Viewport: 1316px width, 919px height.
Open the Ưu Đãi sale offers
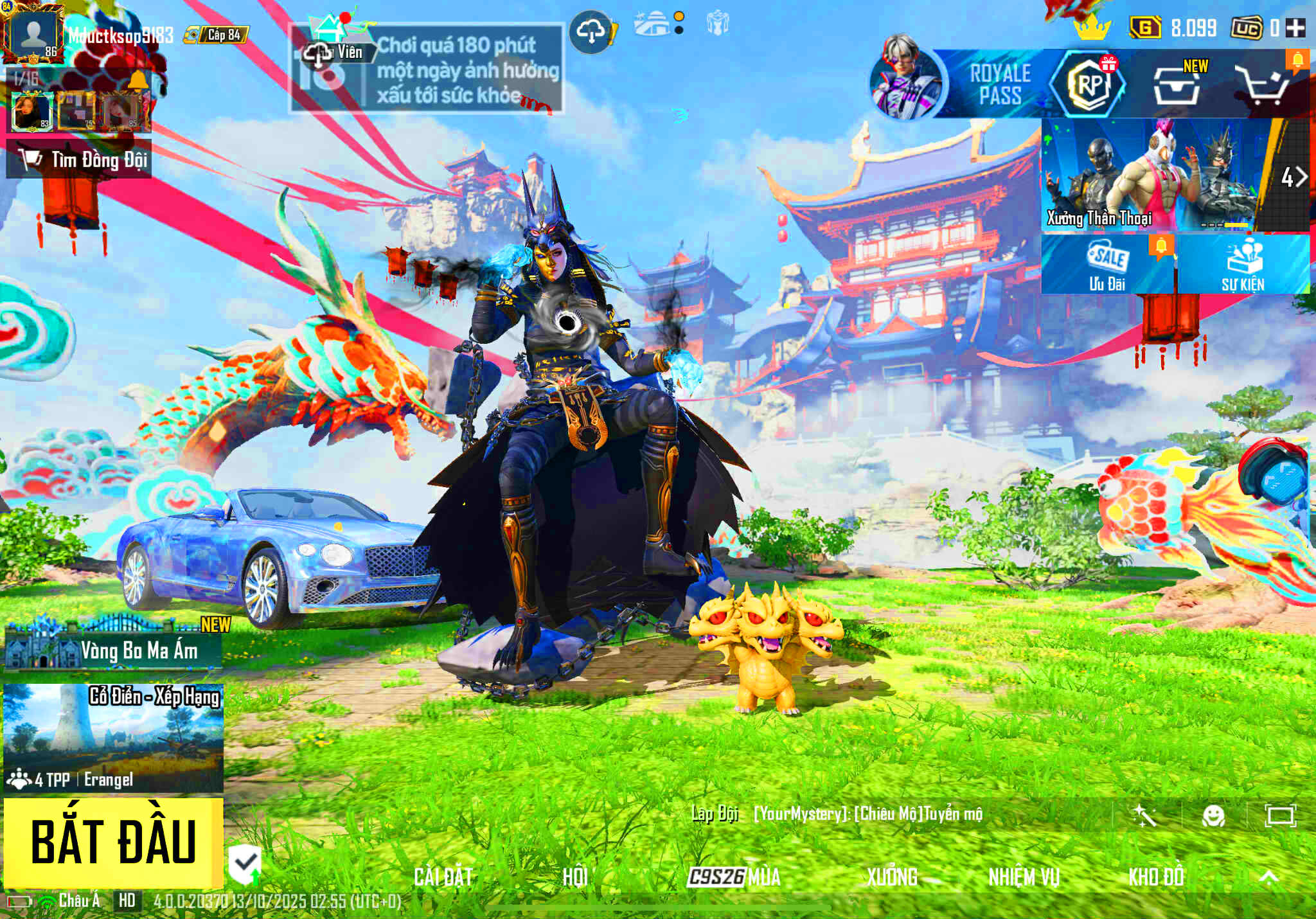1107,265
